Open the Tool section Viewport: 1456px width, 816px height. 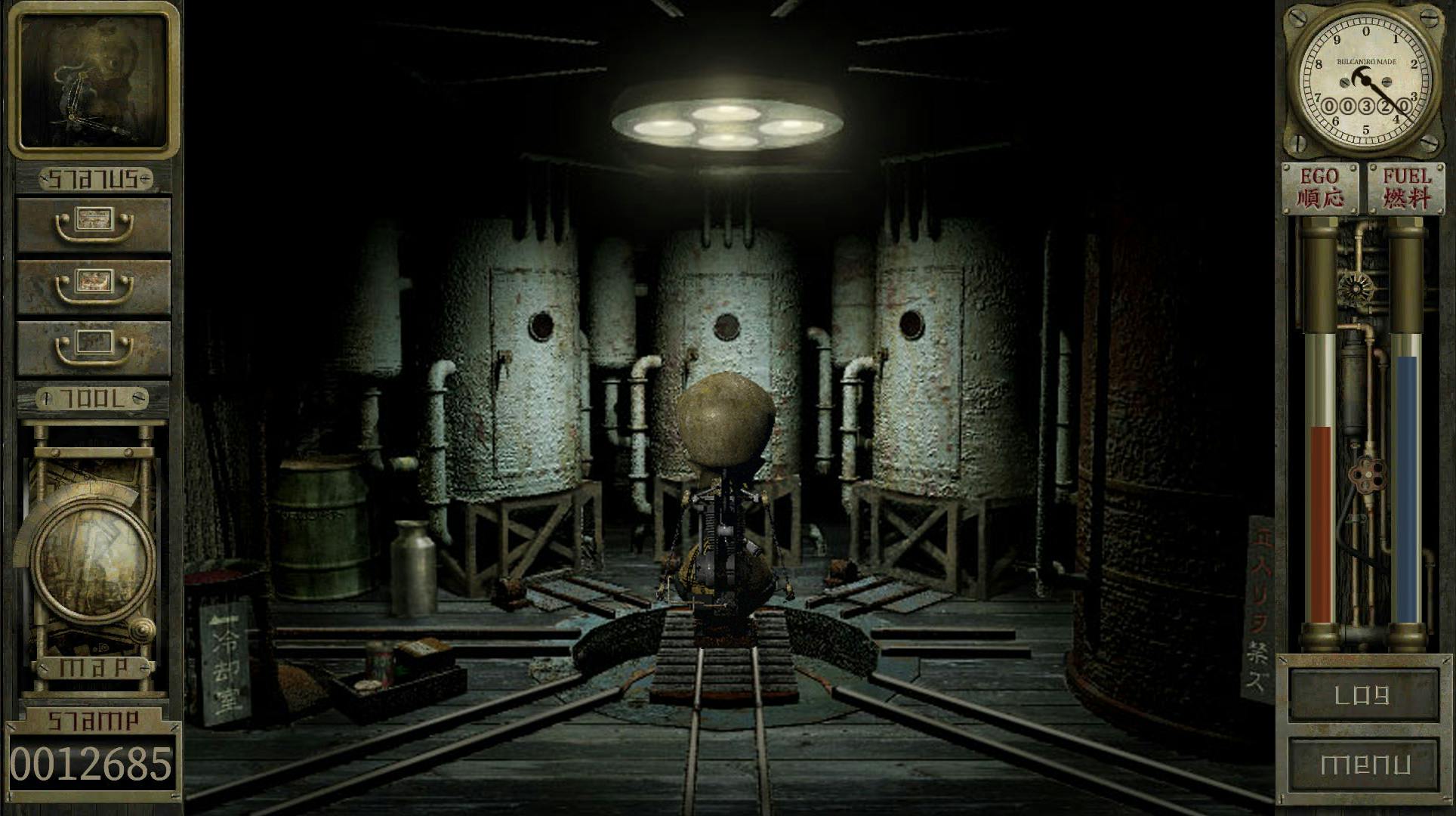93,398
